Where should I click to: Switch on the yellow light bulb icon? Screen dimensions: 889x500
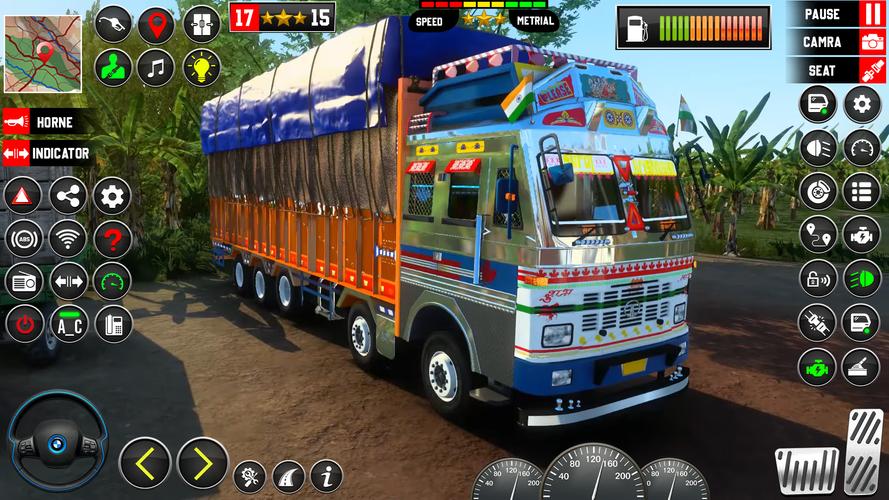[201, 67]
